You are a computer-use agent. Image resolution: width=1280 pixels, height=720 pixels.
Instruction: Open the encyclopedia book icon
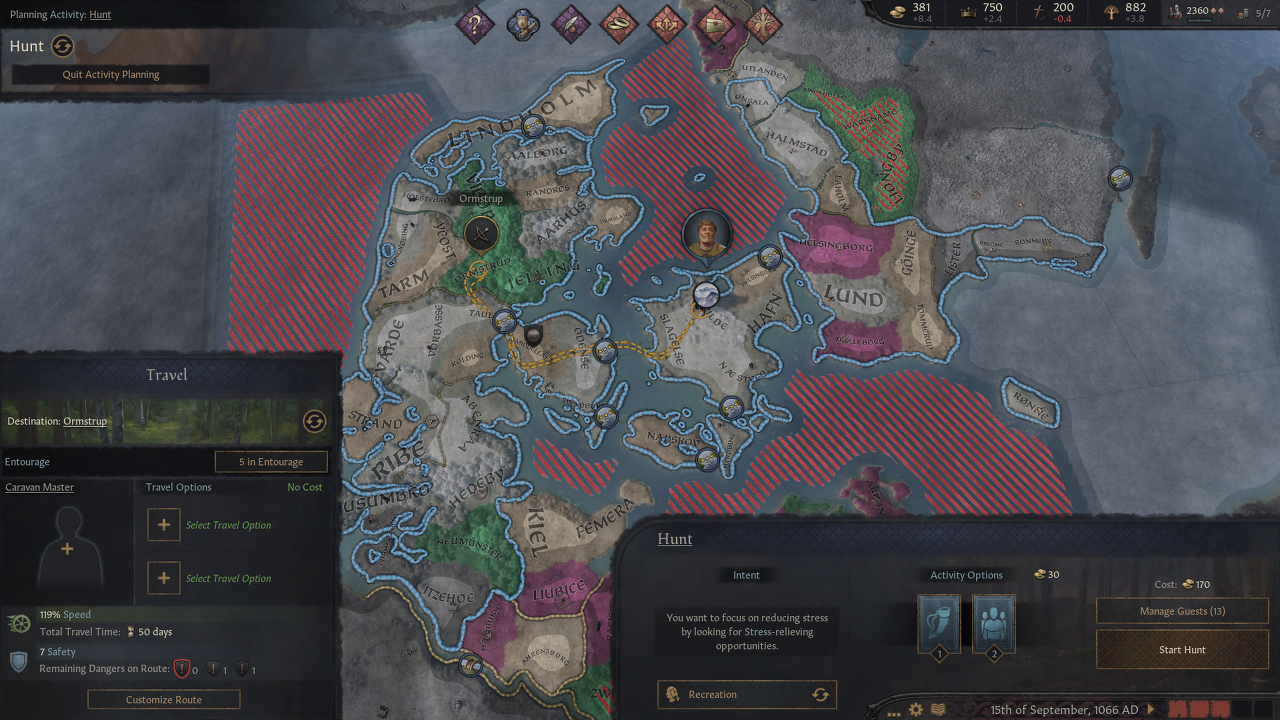pyautogui.click(x=938, y=710)
